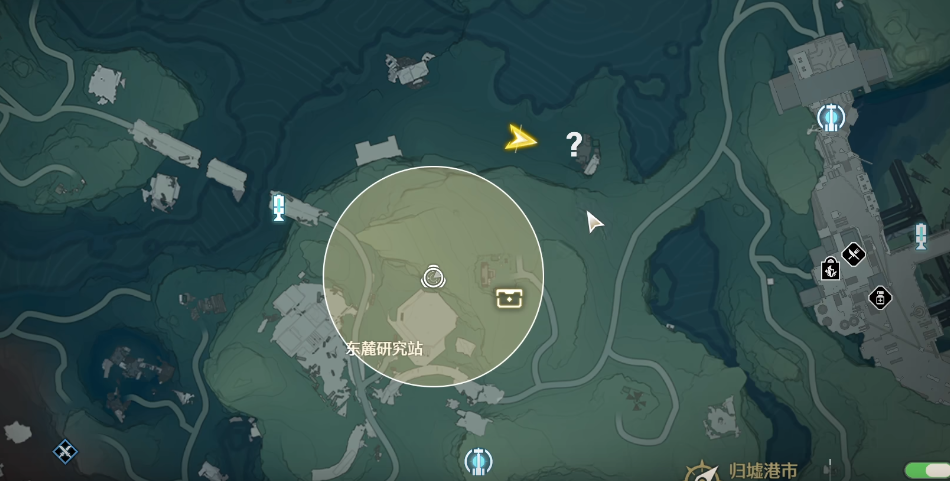Image resolution: width=950 pixels, height=481 pixels.
Task: Select the large teleport nexus near port
Action: (x=830, y=119)
